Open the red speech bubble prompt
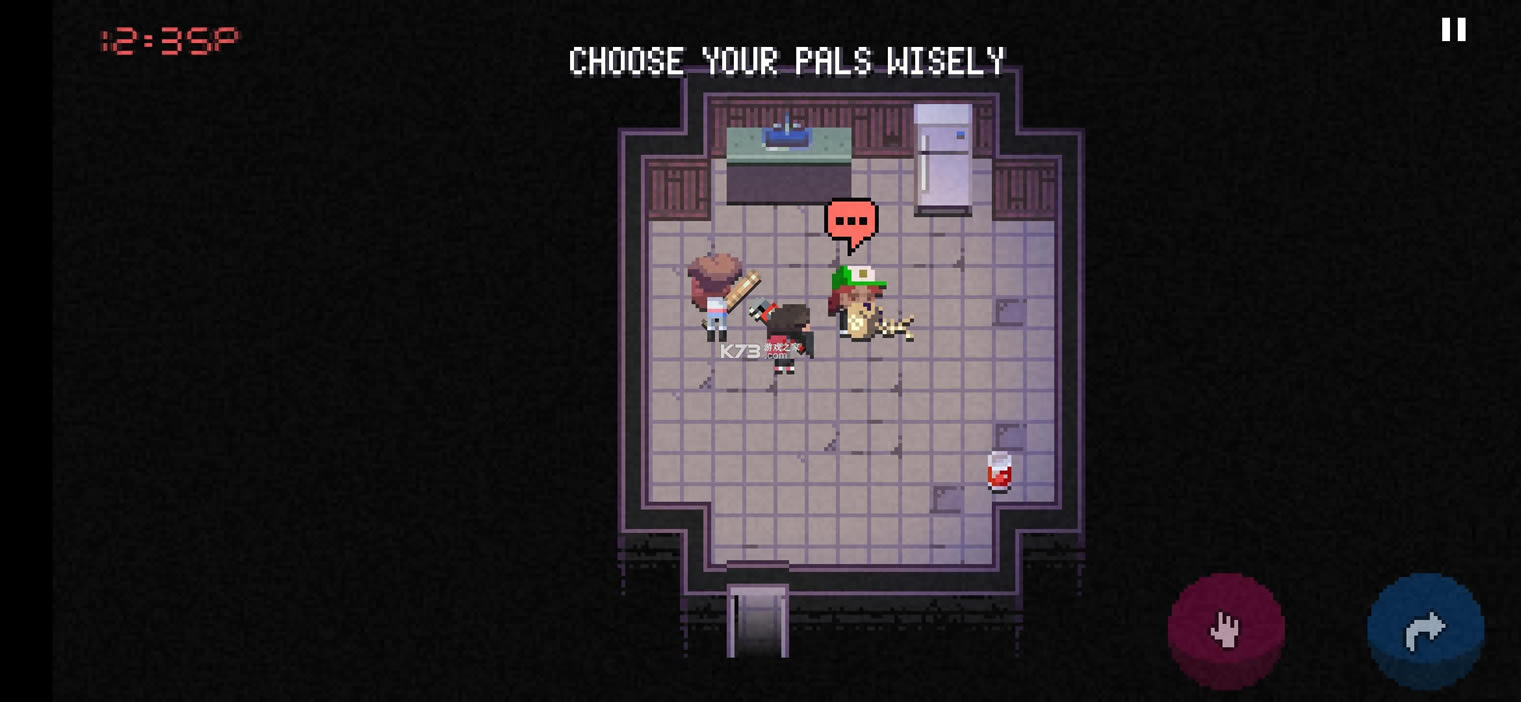Image resolution: width=1521 pixels, height=702 pixels. click(x=851, y=222)
